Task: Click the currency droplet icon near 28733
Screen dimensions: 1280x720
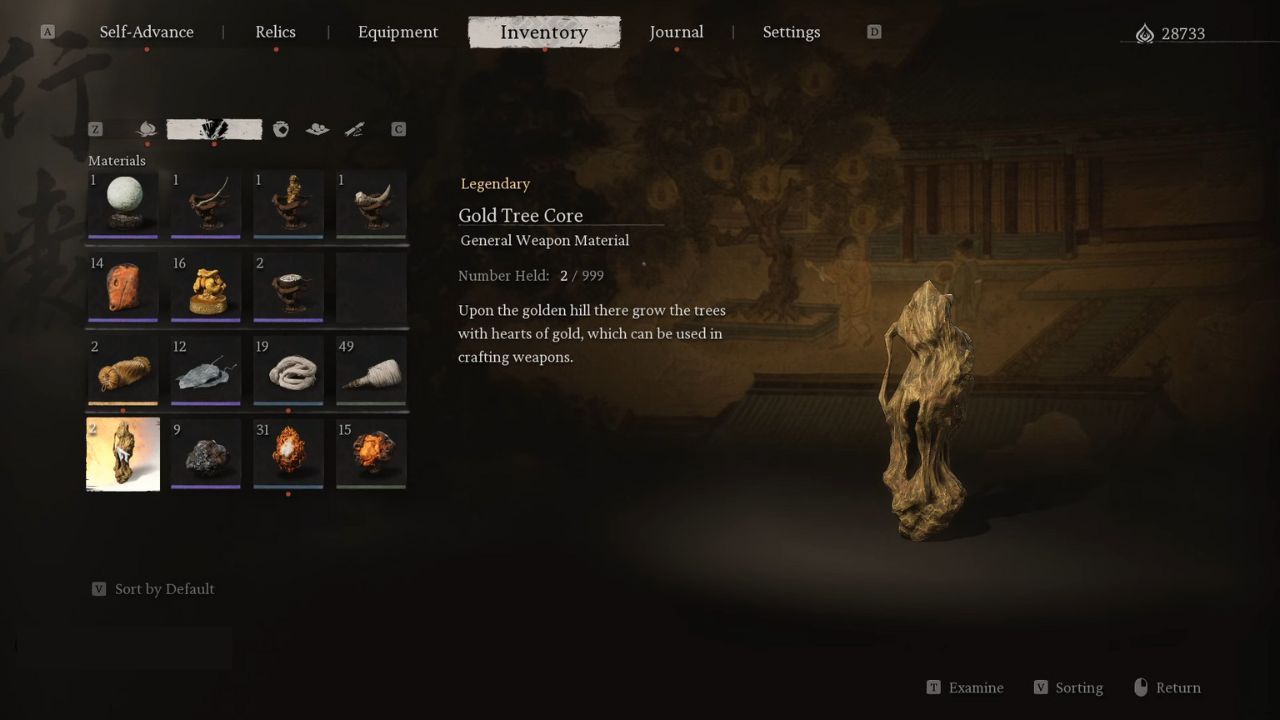Action: tap(1146, 32)
